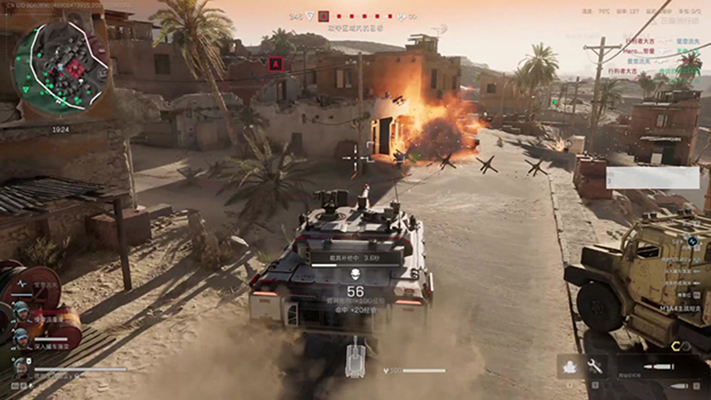Click the tank silhouette status icon

point(355,359)
